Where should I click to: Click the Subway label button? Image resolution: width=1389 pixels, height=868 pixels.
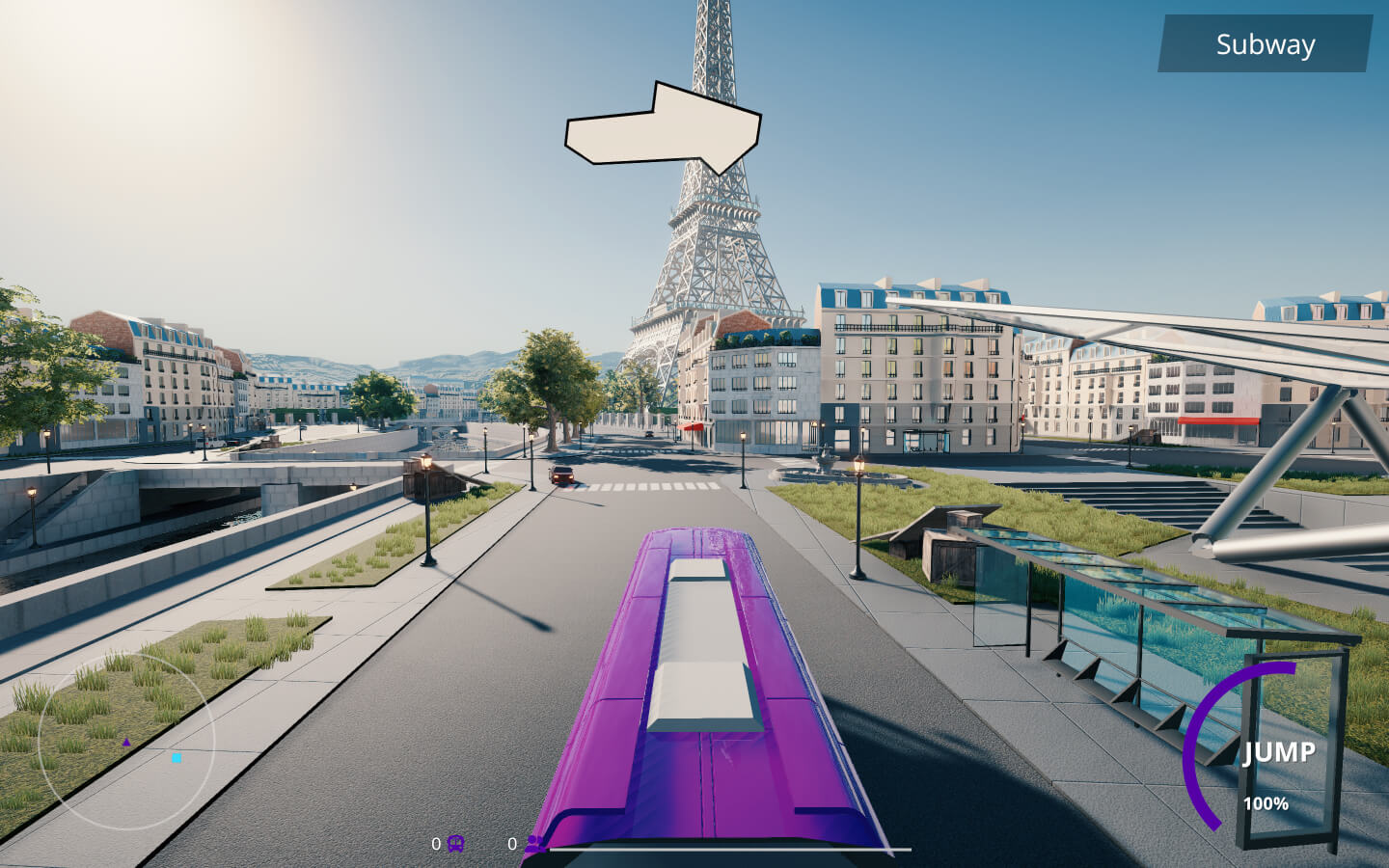(x=1265, y=44)
